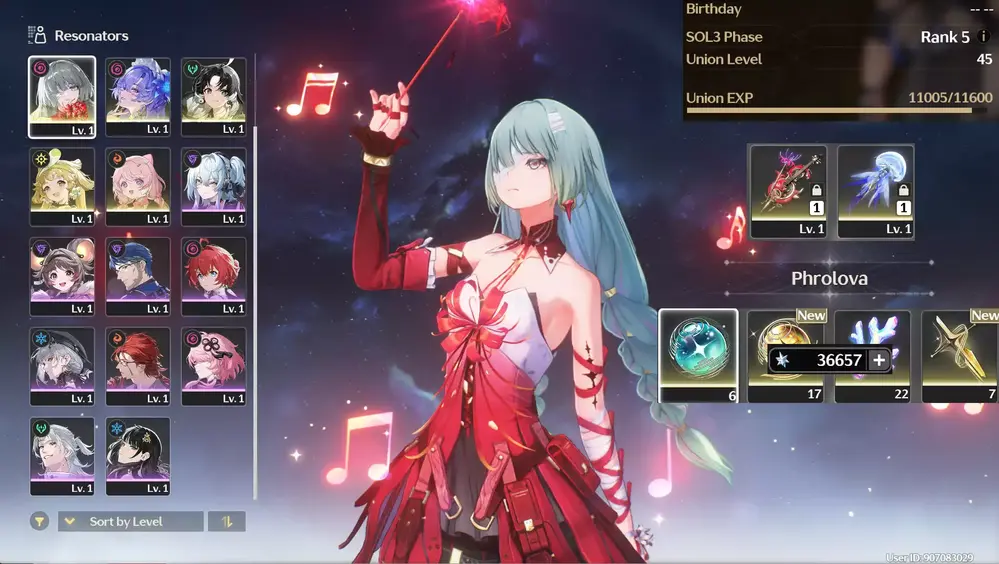Select the pink-haired resonator with cat ears

(x=138, y=186)
